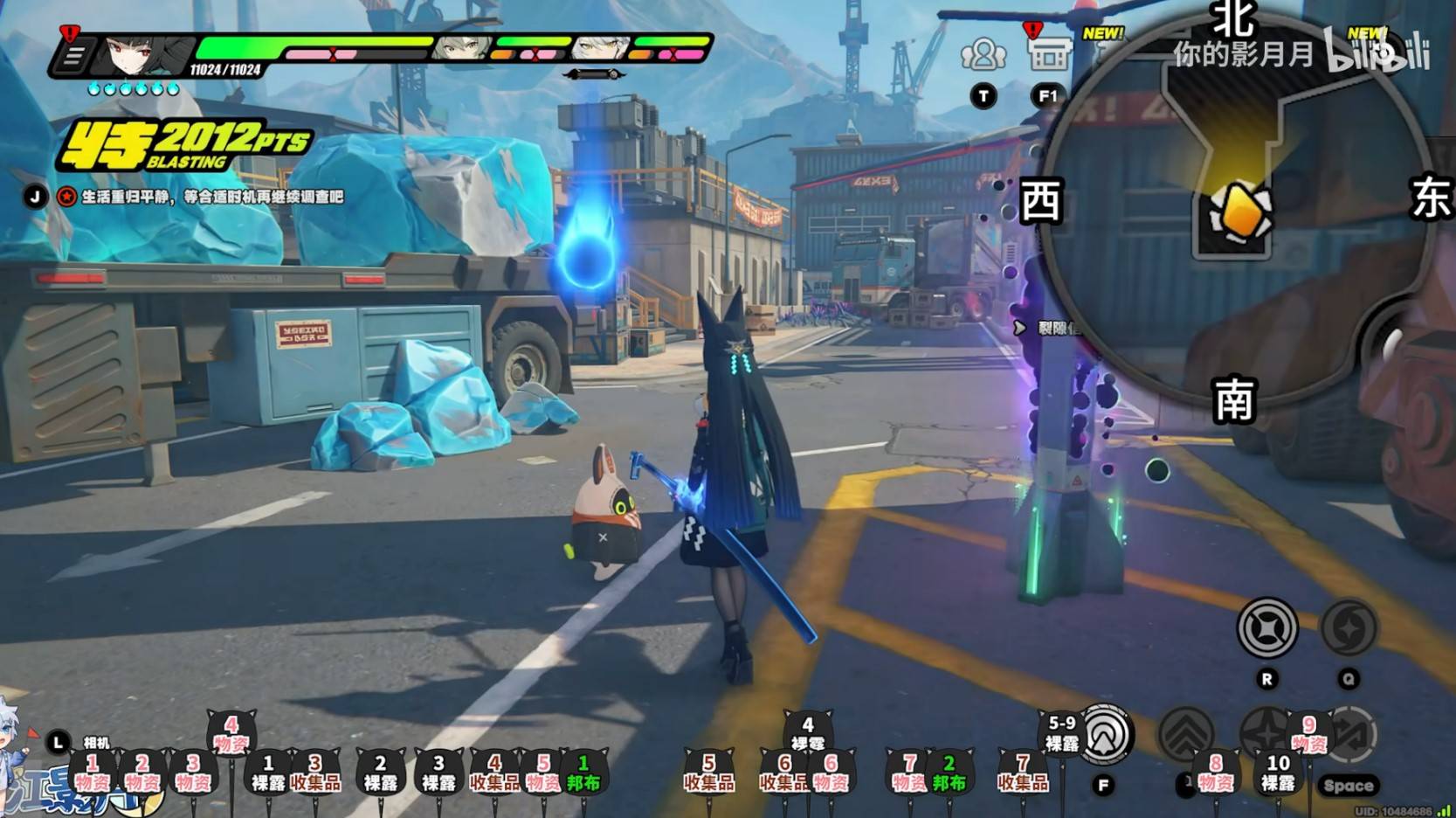Activate the Space swap arrows icon
This screenshot has width=1456, height=818.
(1350, 736)
